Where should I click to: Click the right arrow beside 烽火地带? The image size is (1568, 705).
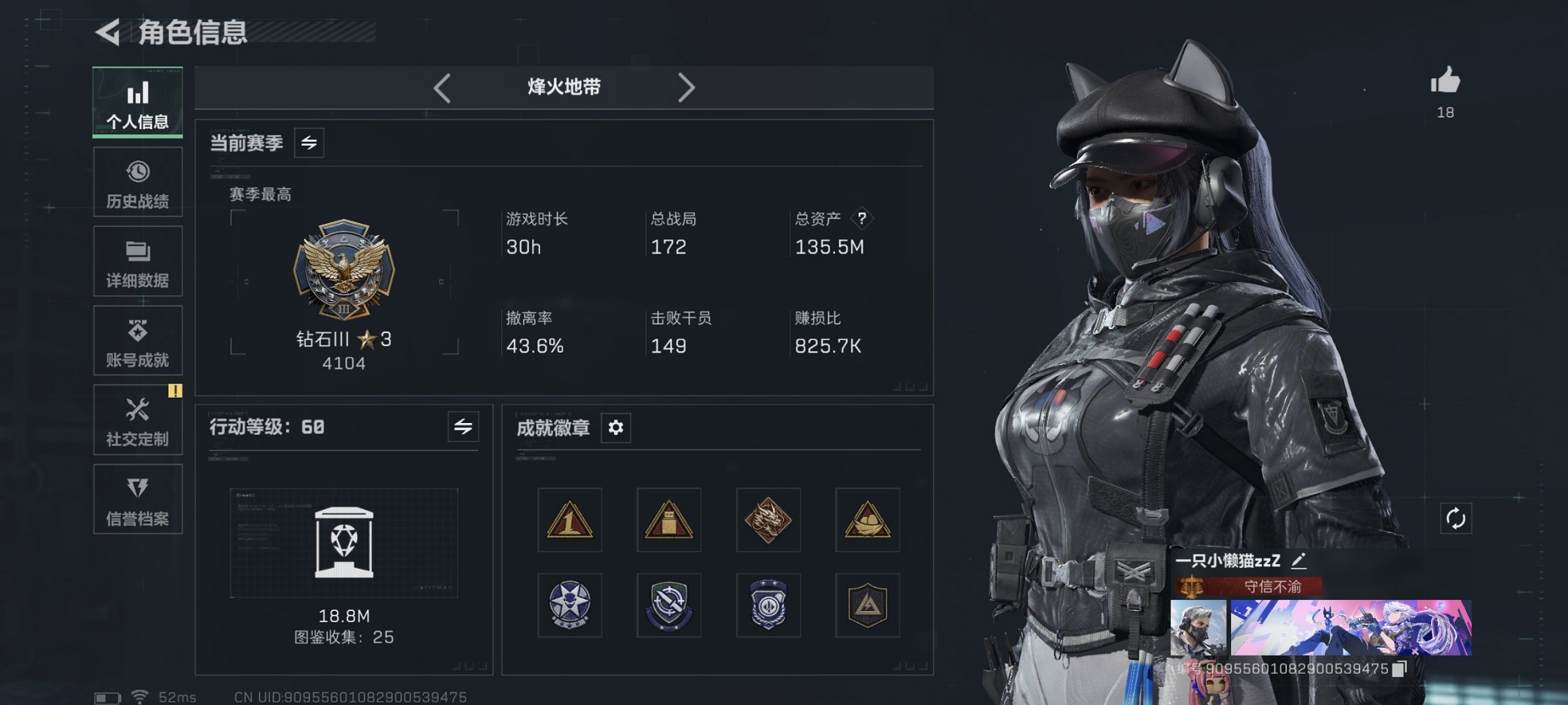pyautogui.click(x=687, y=87)
